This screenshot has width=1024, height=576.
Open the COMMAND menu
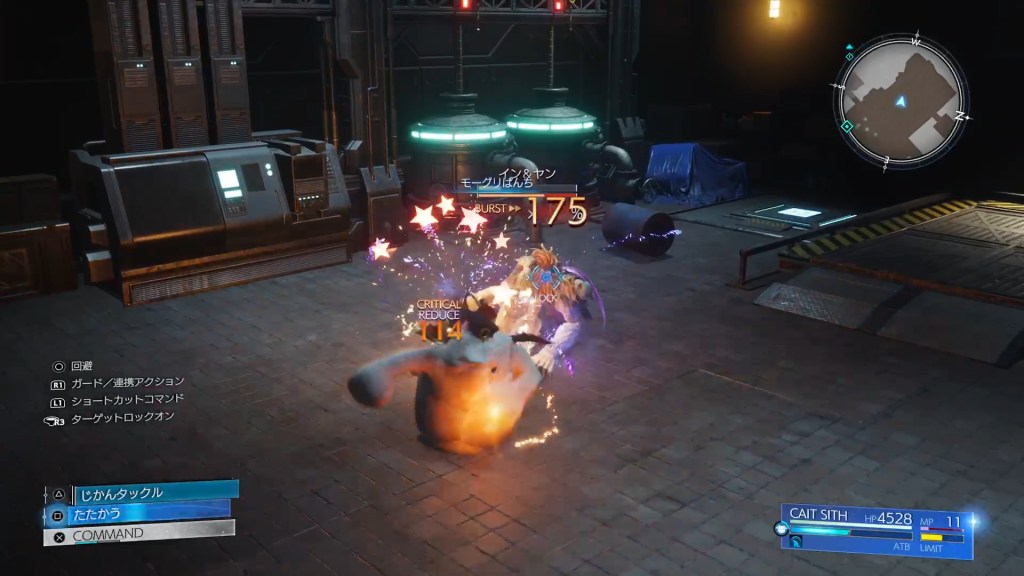(x=140, y=534)
